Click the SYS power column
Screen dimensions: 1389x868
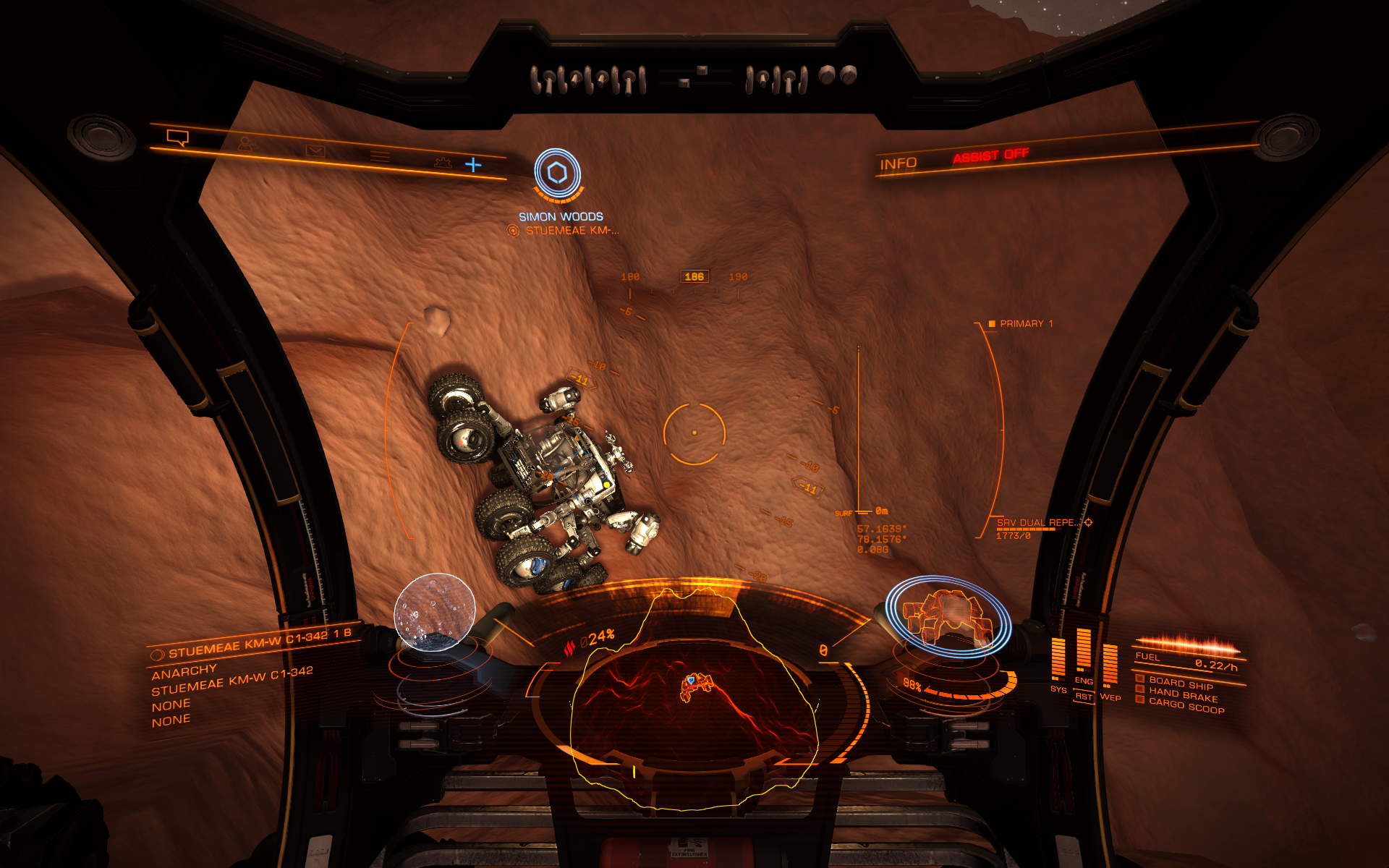1058,660
